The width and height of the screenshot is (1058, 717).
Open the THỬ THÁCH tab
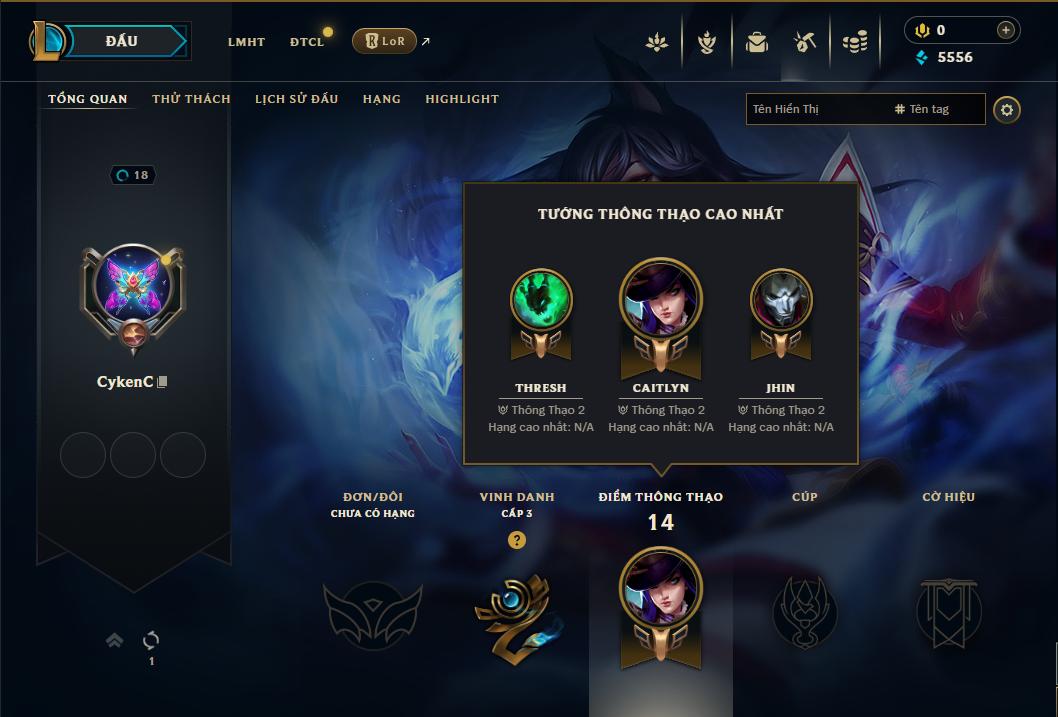(191, 99)
